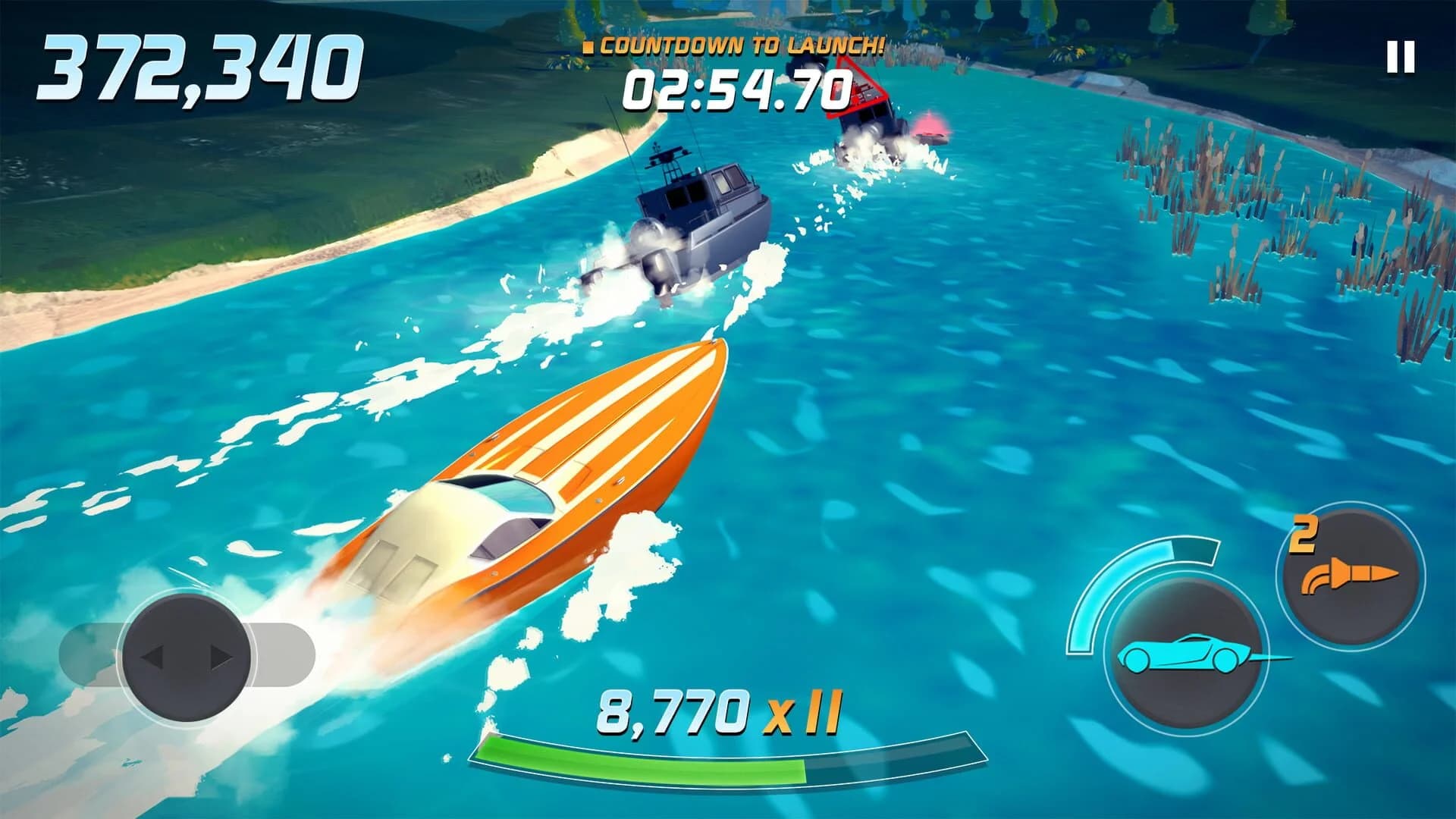Screen dimensions: 1456x819
Task: Activate the car boost button
Action: tap(1183, 654)
